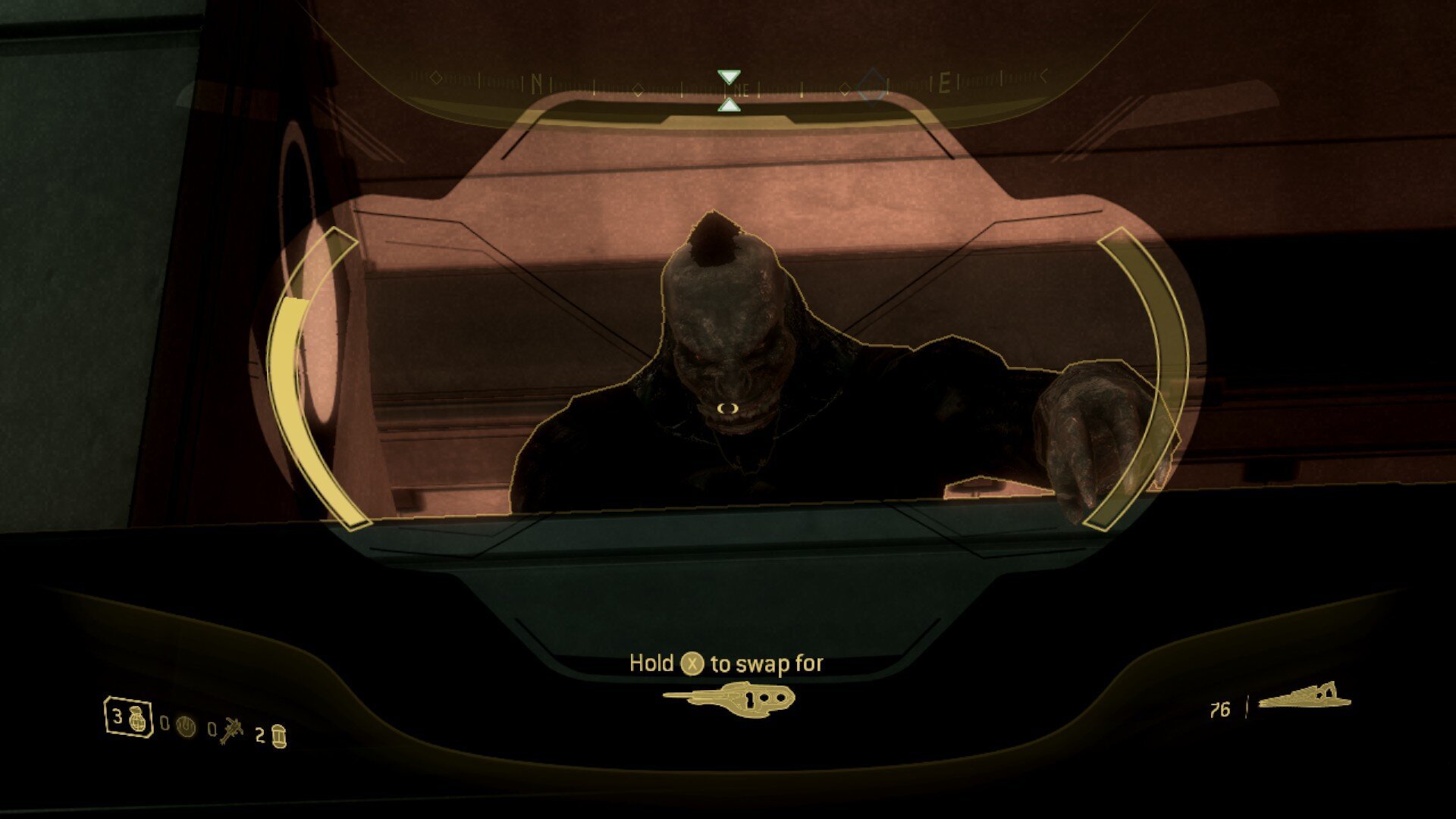Pick the spike grenade icon
This screenshot has height=819, width=1456.
(x=231, y=732)
